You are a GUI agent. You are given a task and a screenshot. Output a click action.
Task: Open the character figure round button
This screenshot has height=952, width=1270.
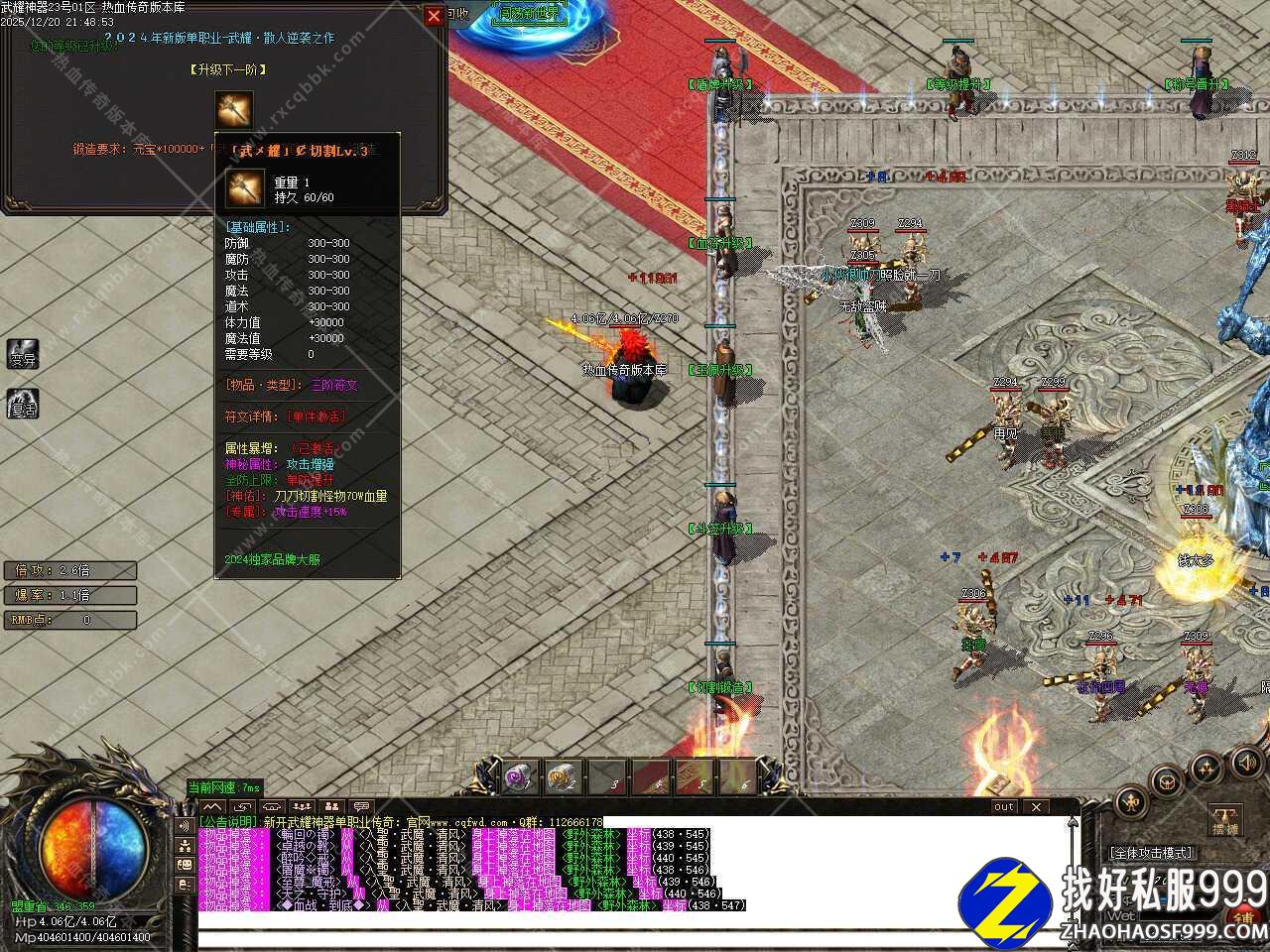[x=1130, y=801]
